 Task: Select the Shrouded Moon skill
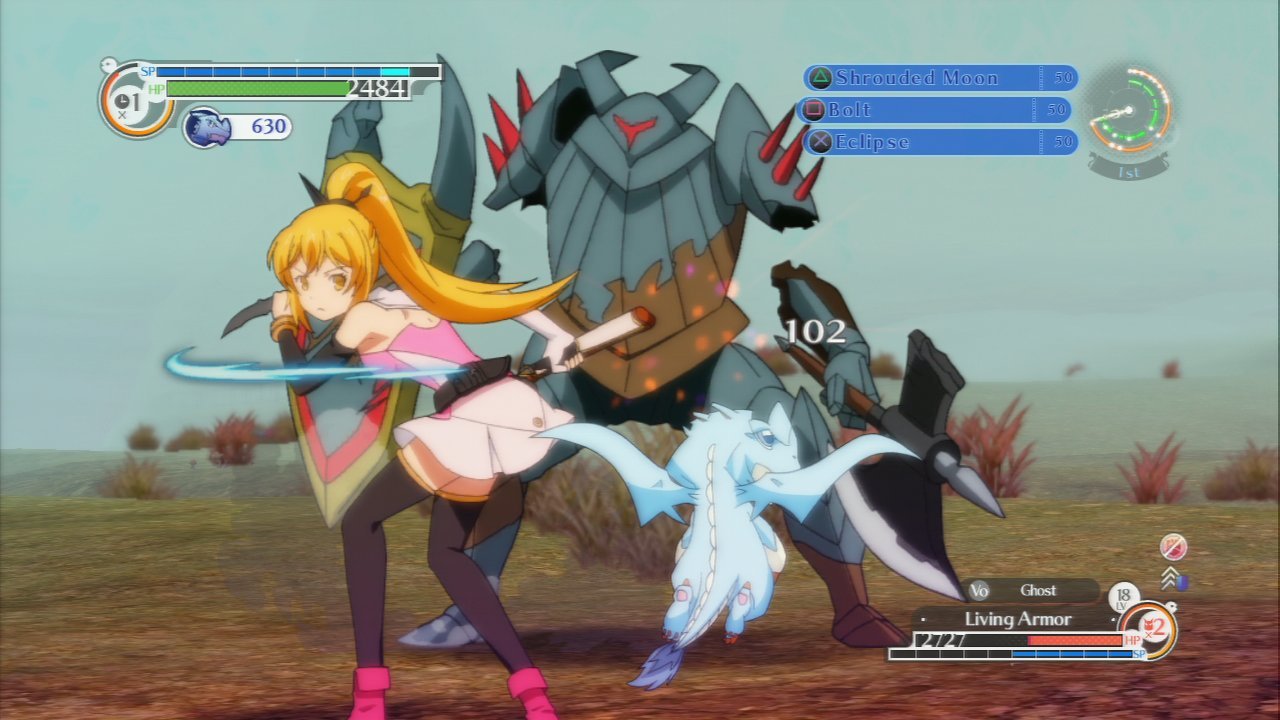tap(938, 78)
